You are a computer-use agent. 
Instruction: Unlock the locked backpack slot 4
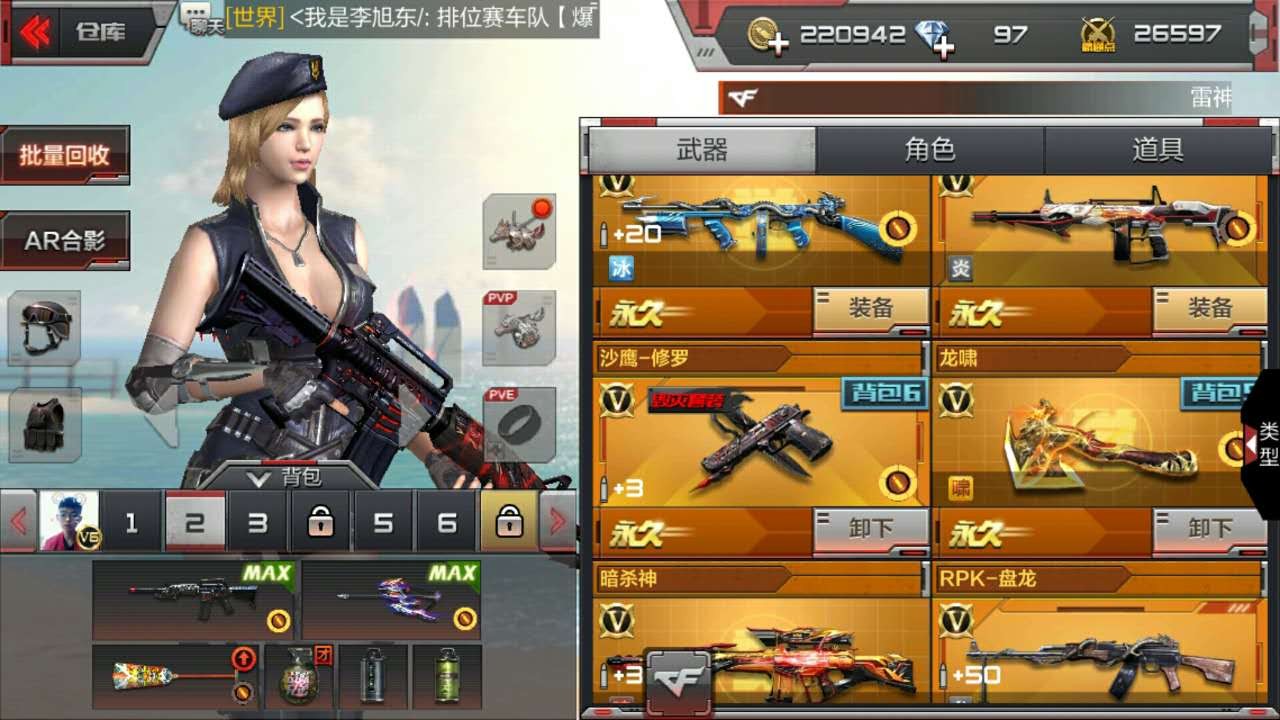320,522
